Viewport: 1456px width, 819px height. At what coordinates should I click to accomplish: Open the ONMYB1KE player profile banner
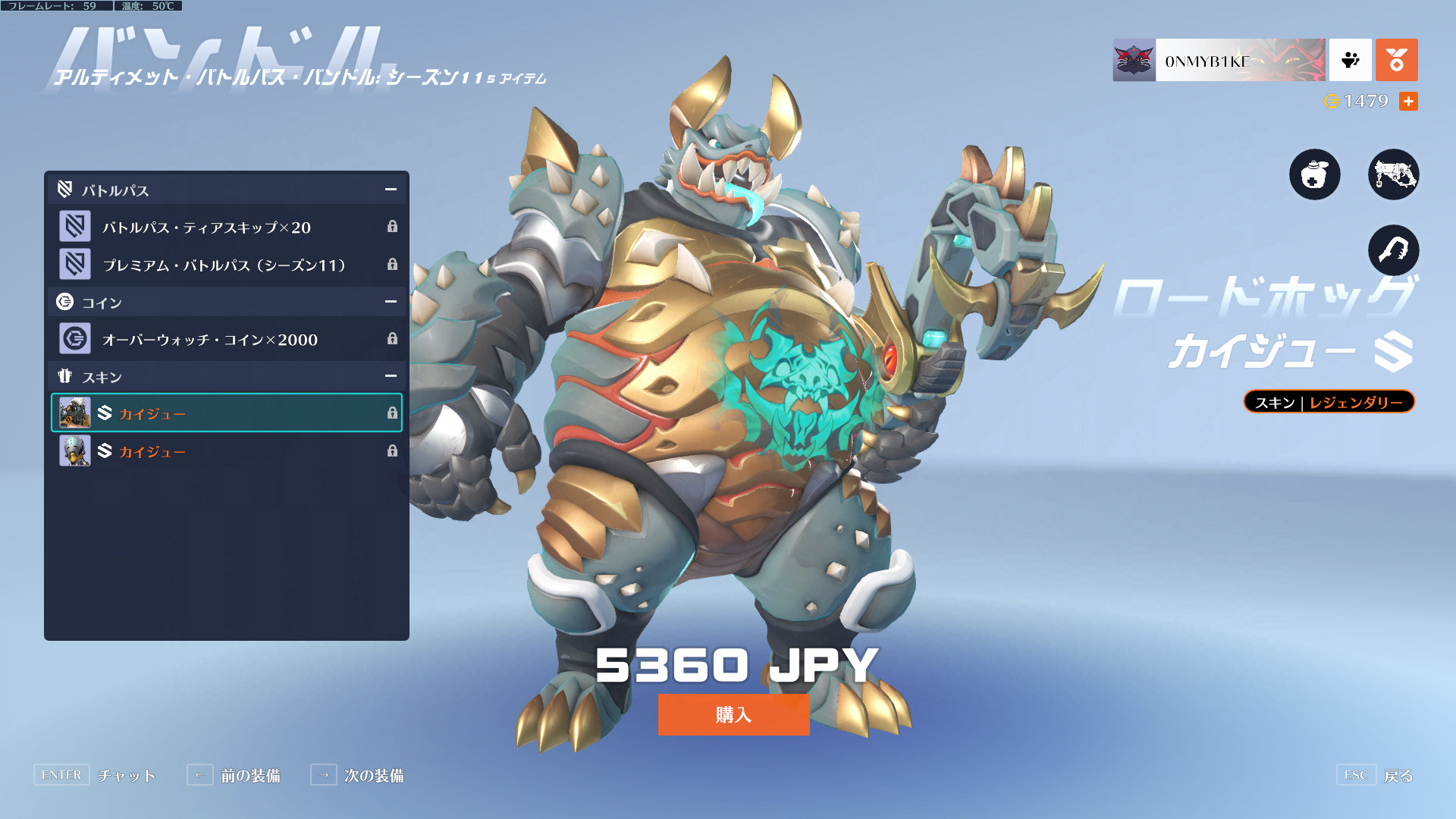1219,61
